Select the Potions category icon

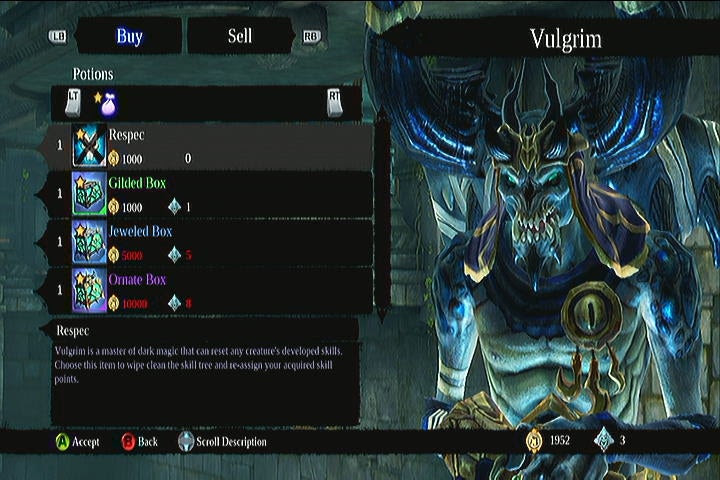click(x=105, y=100)
